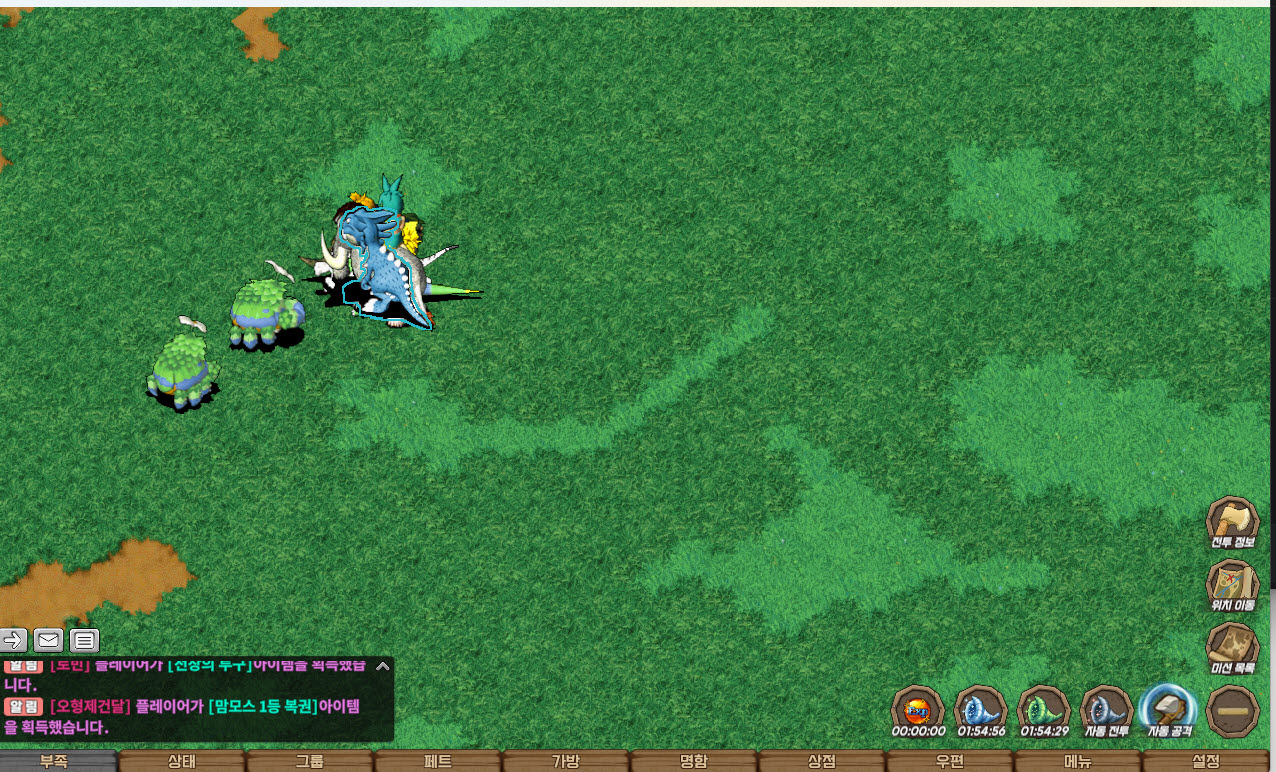Check the 우편 (mail) tab
The image size is (1276, 772).
(x=949, y=761)
